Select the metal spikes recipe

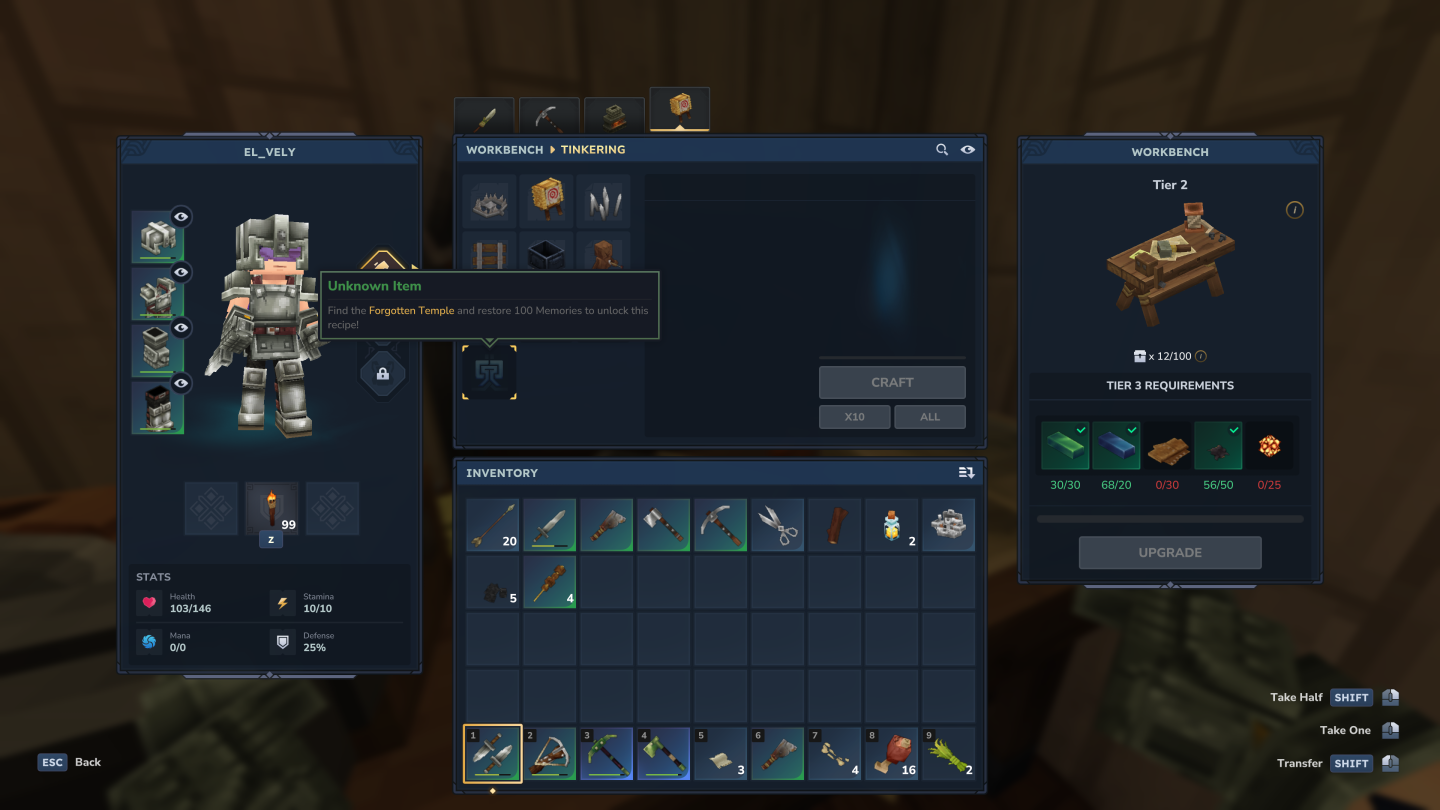[604, 202]
